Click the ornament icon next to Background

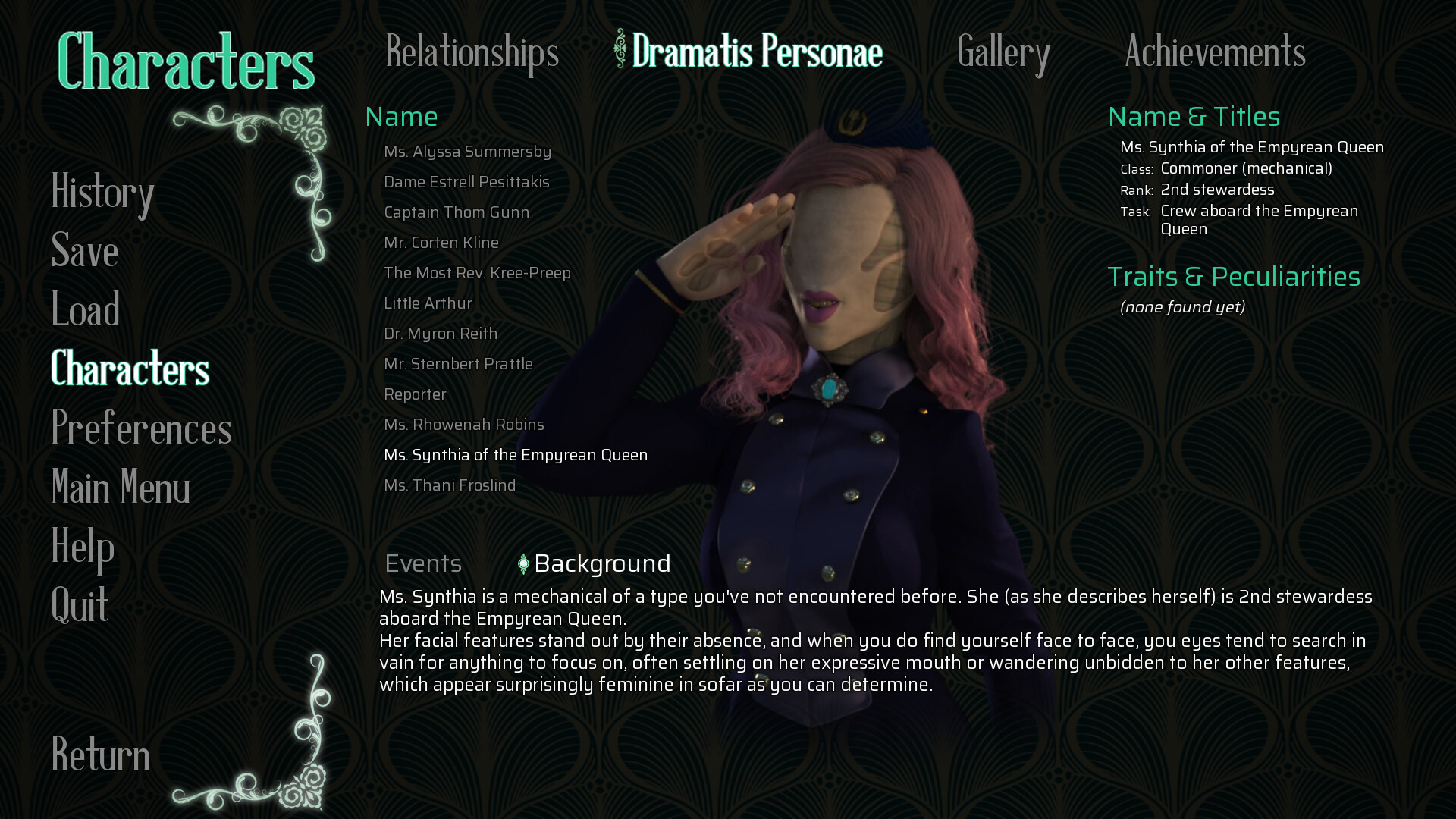point(522,563)
